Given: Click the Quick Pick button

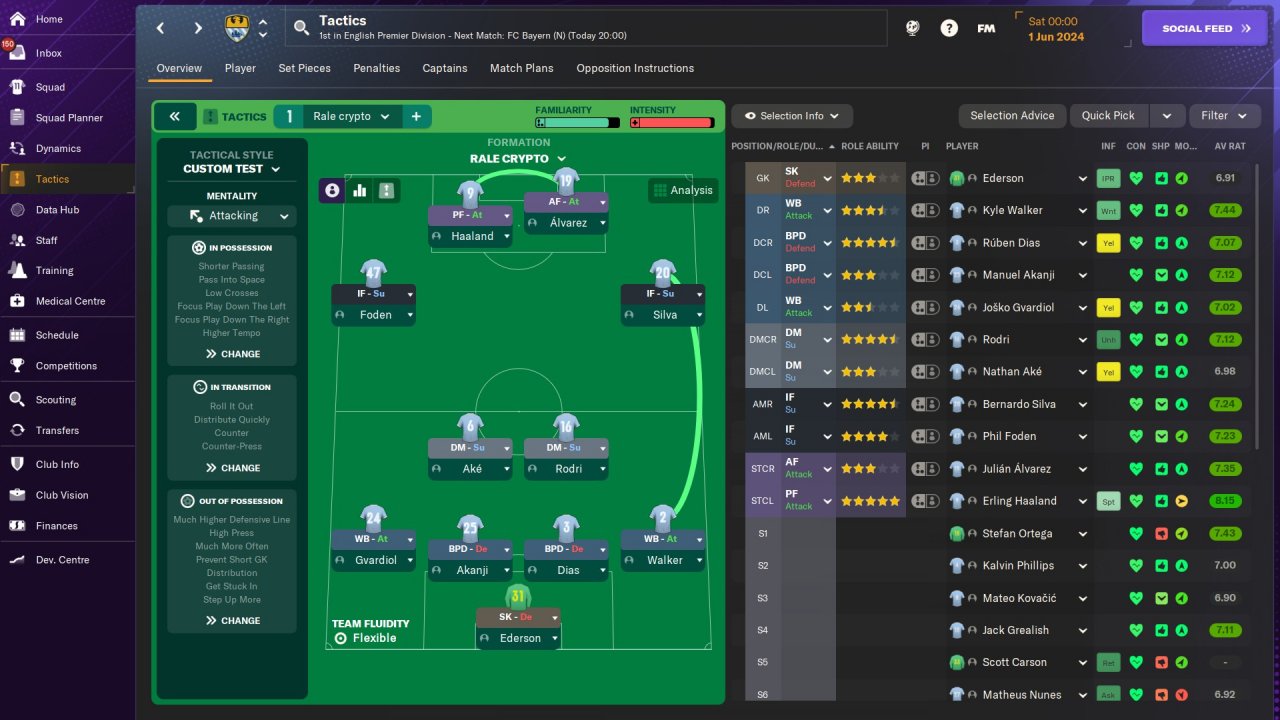Looking at the screenshot, I should click(1108, 116).
